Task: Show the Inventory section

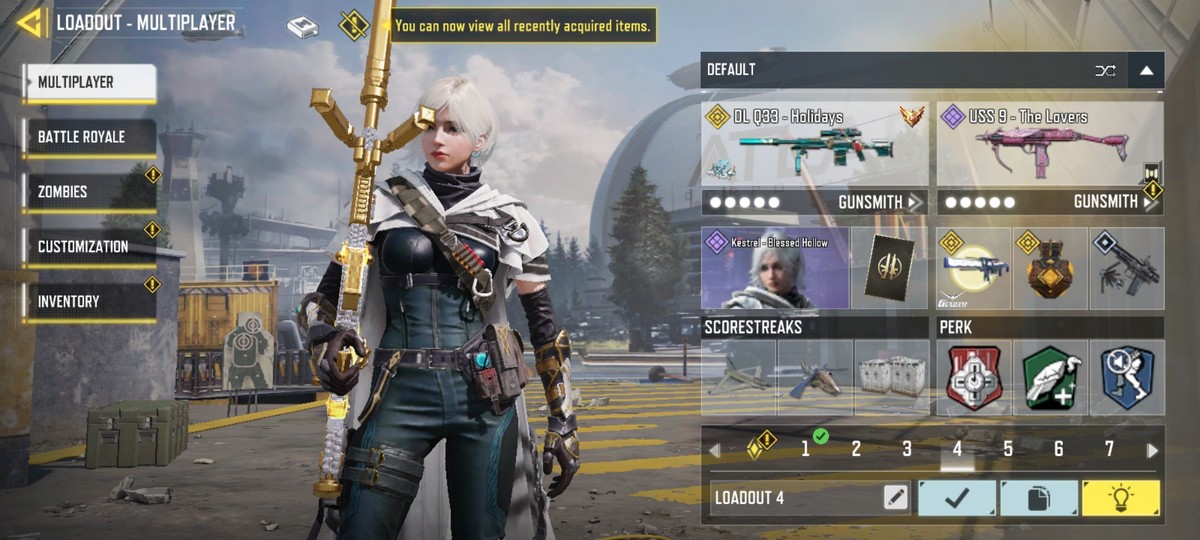Action: pos(90,301)
